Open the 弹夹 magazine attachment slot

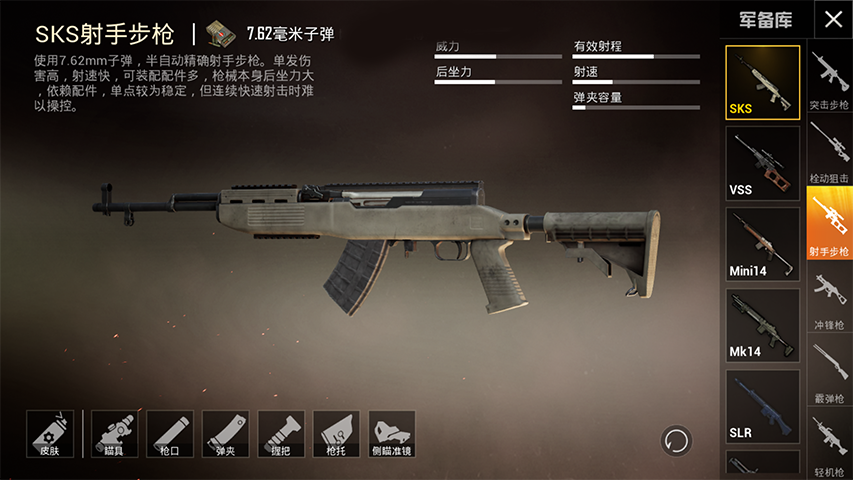tap(225, 434)
